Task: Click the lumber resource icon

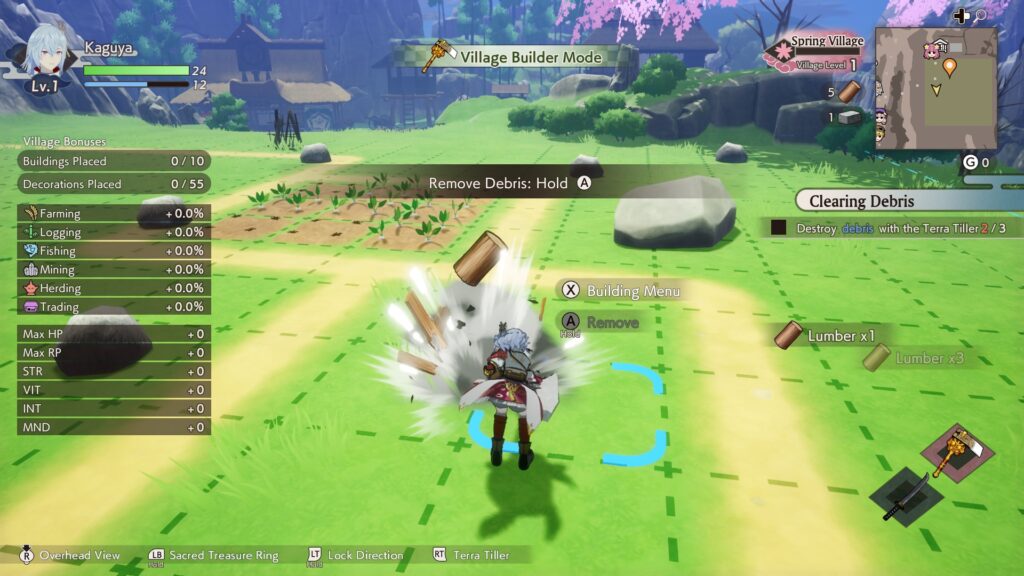Action: 849,92
